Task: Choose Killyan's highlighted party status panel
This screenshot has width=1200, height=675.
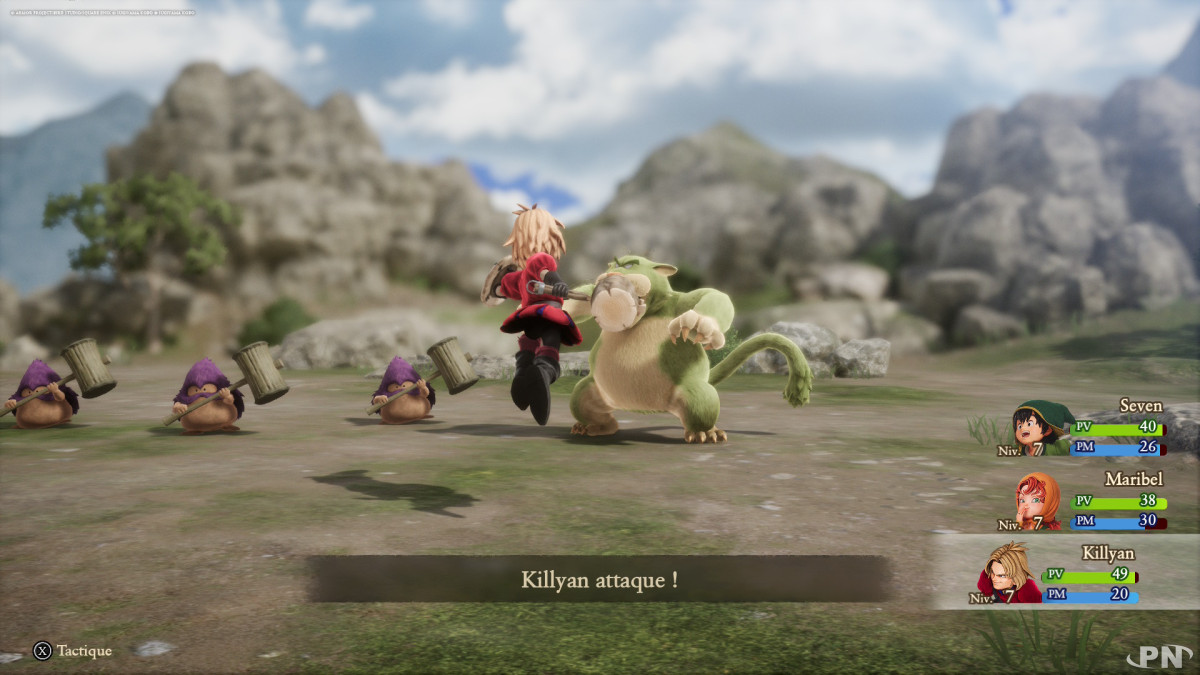Action: (1066, 572)
